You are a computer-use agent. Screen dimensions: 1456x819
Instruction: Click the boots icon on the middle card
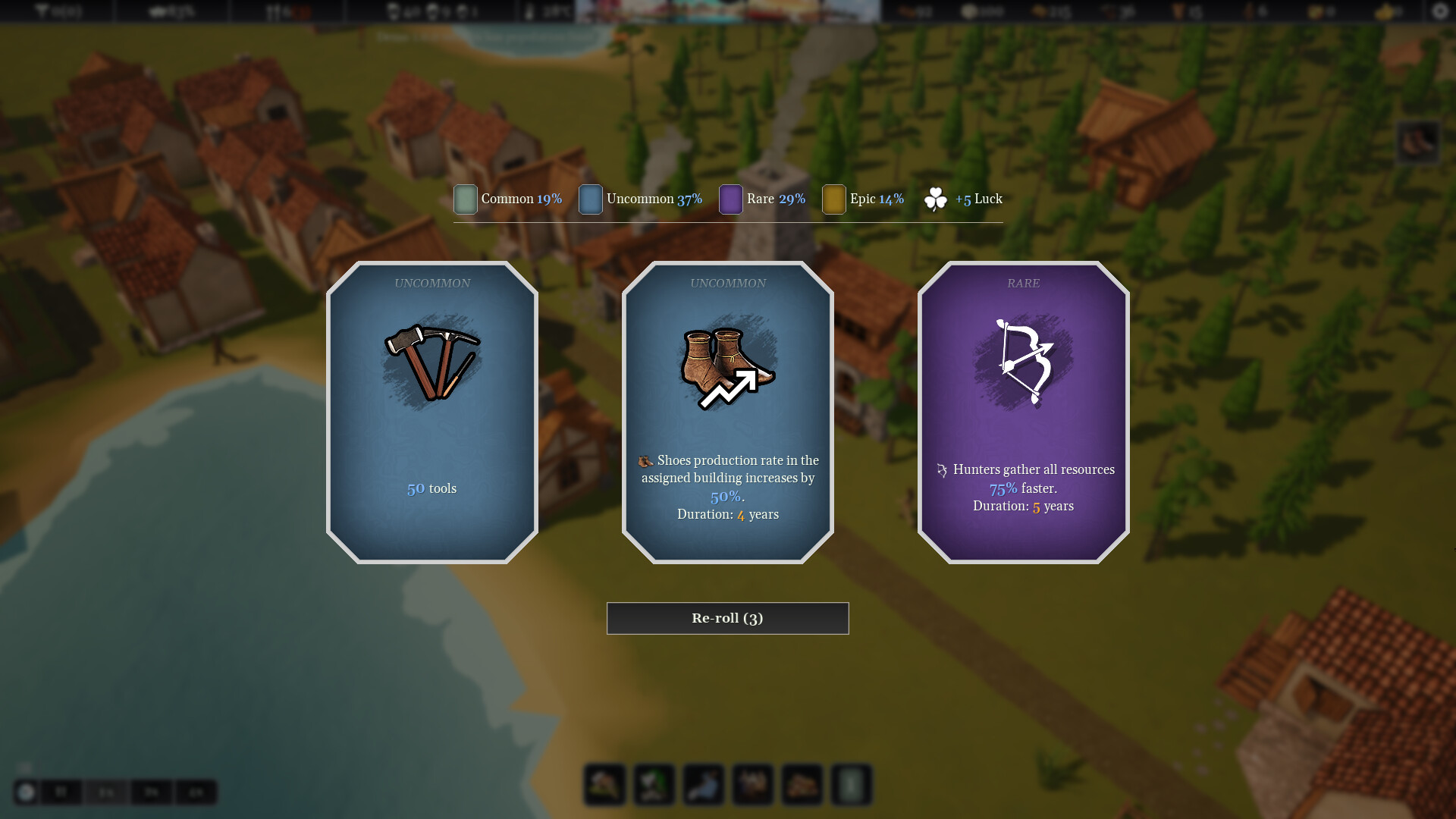726,362
